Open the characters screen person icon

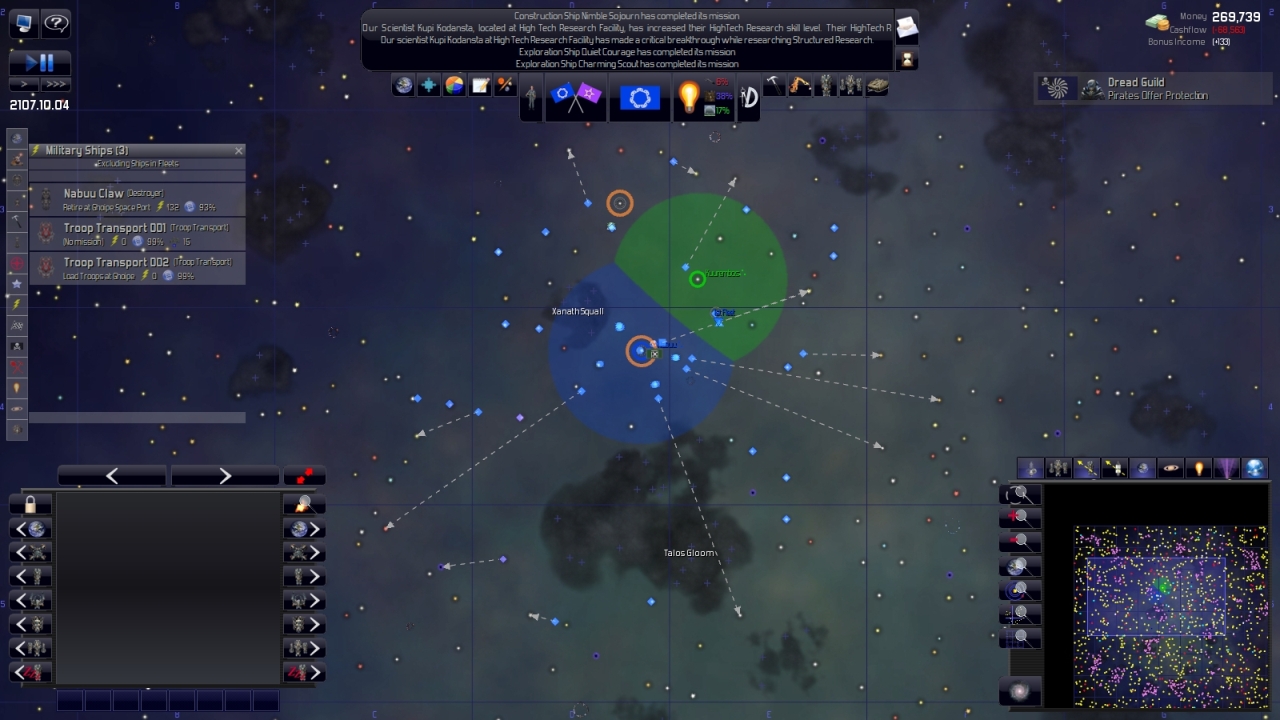point(532,97)
